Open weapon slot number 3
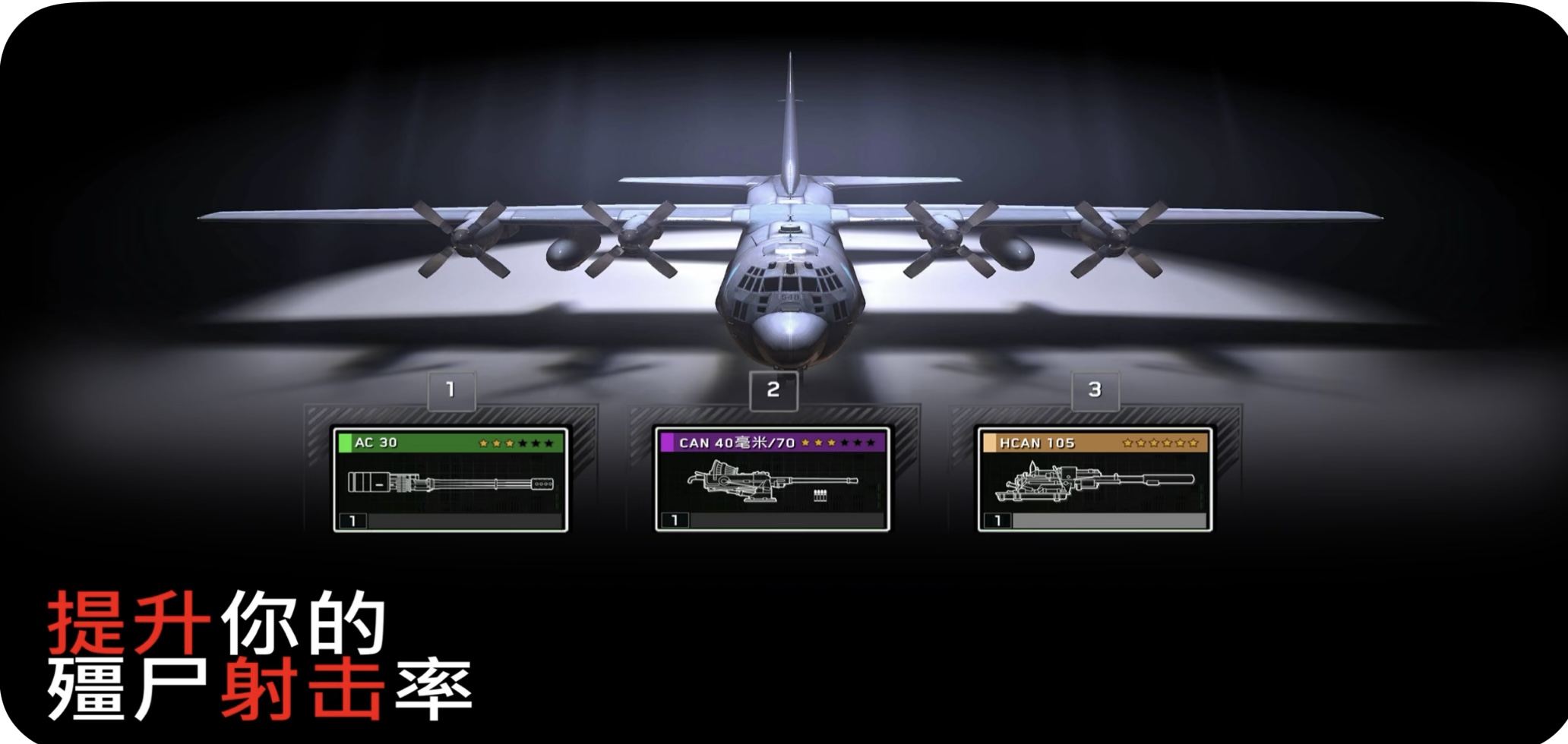 pos(1094,390)
